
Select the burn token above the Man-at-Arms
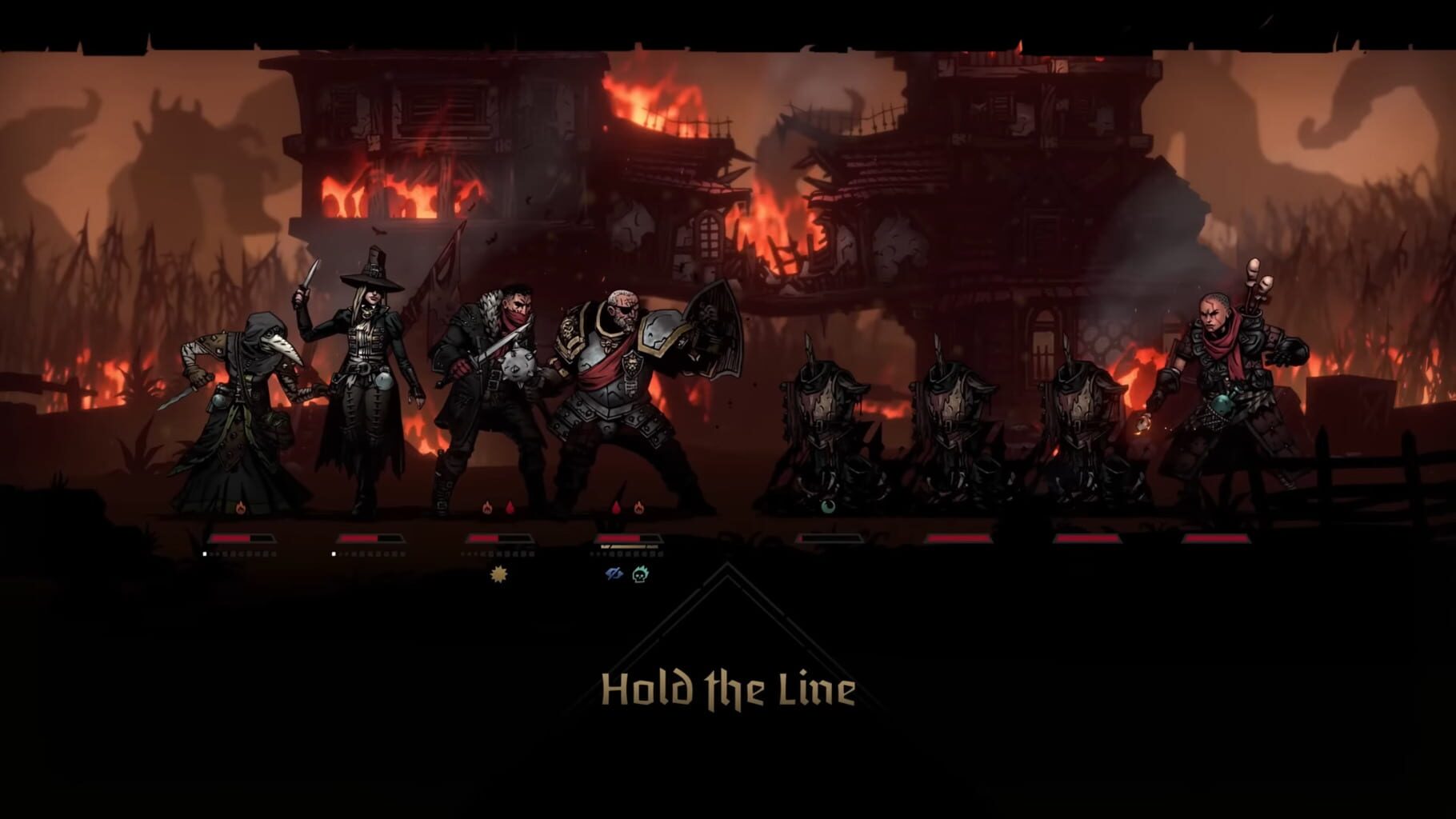(x=638, y=507)
